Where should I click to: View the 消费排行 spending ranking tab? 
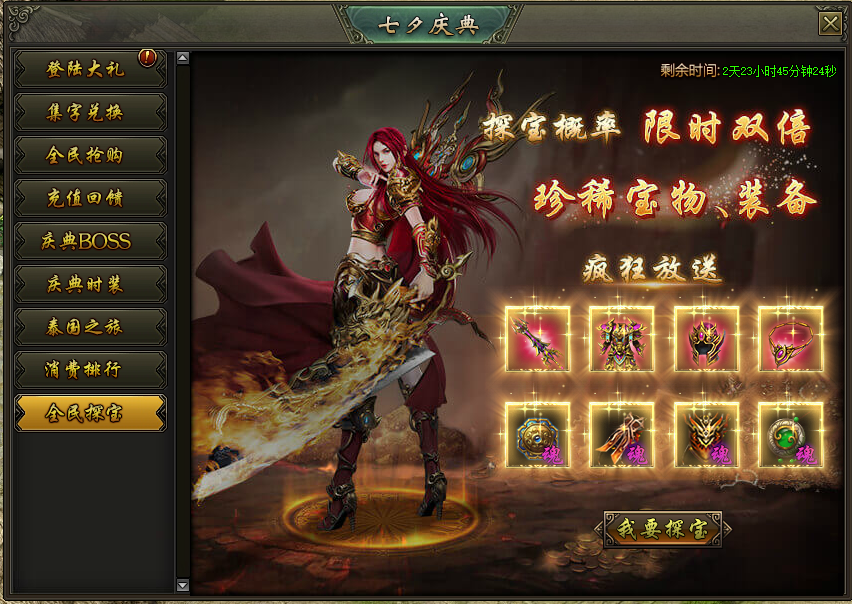(x=90, y=370)
